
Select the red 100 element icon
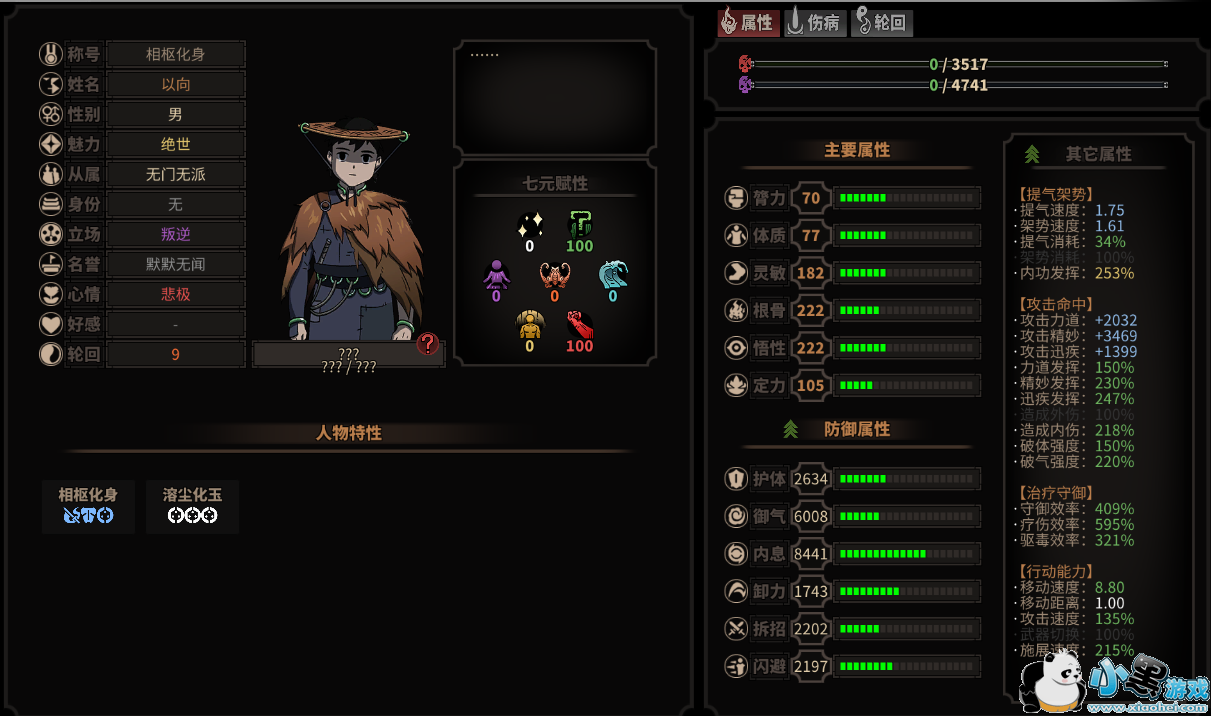[x=580, y=332]
